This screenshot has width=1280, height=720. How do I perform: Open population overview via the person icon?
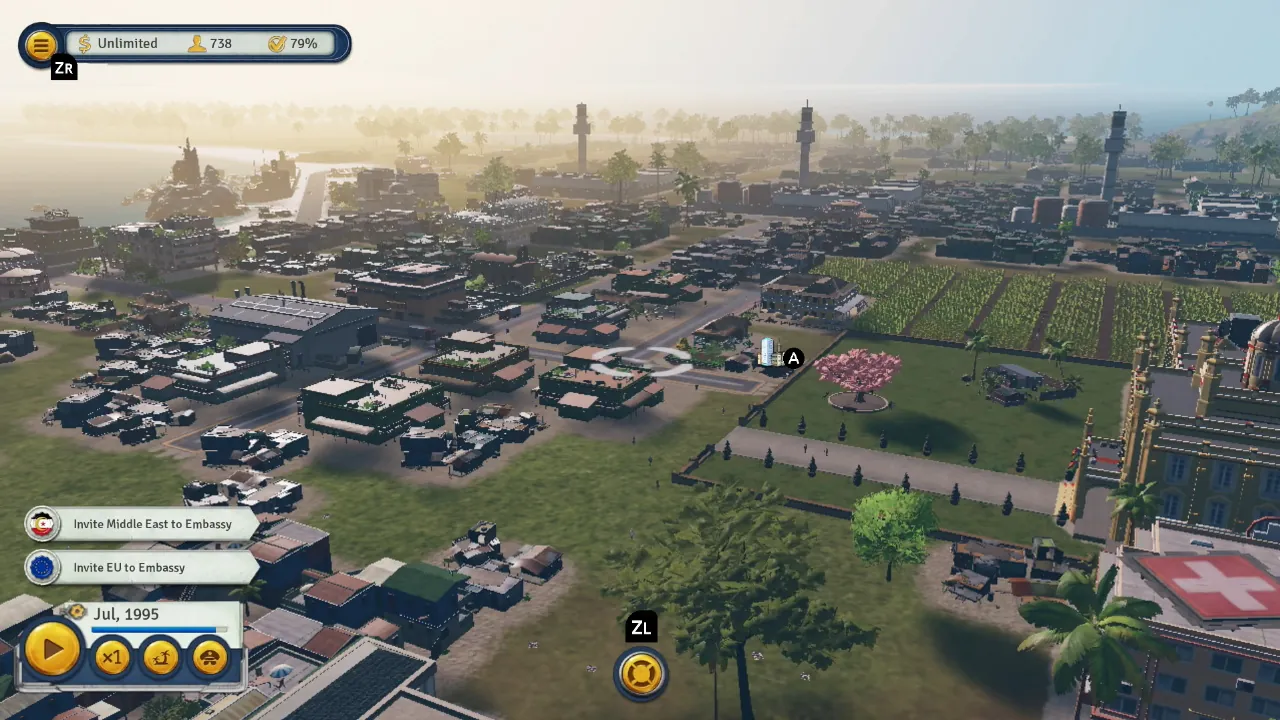196,43
